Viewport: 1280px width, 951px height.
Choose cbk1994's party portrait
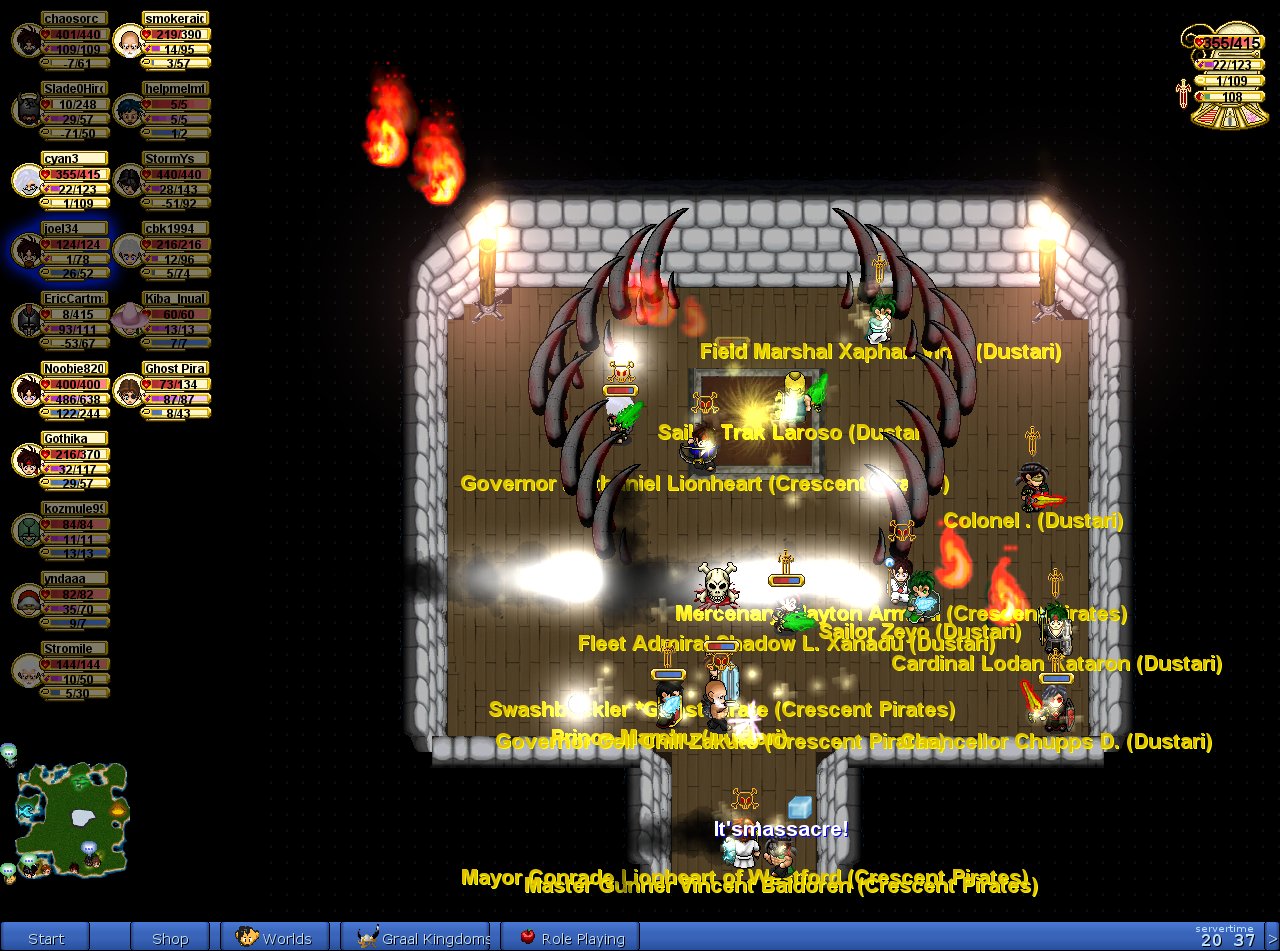click(127, 250)
